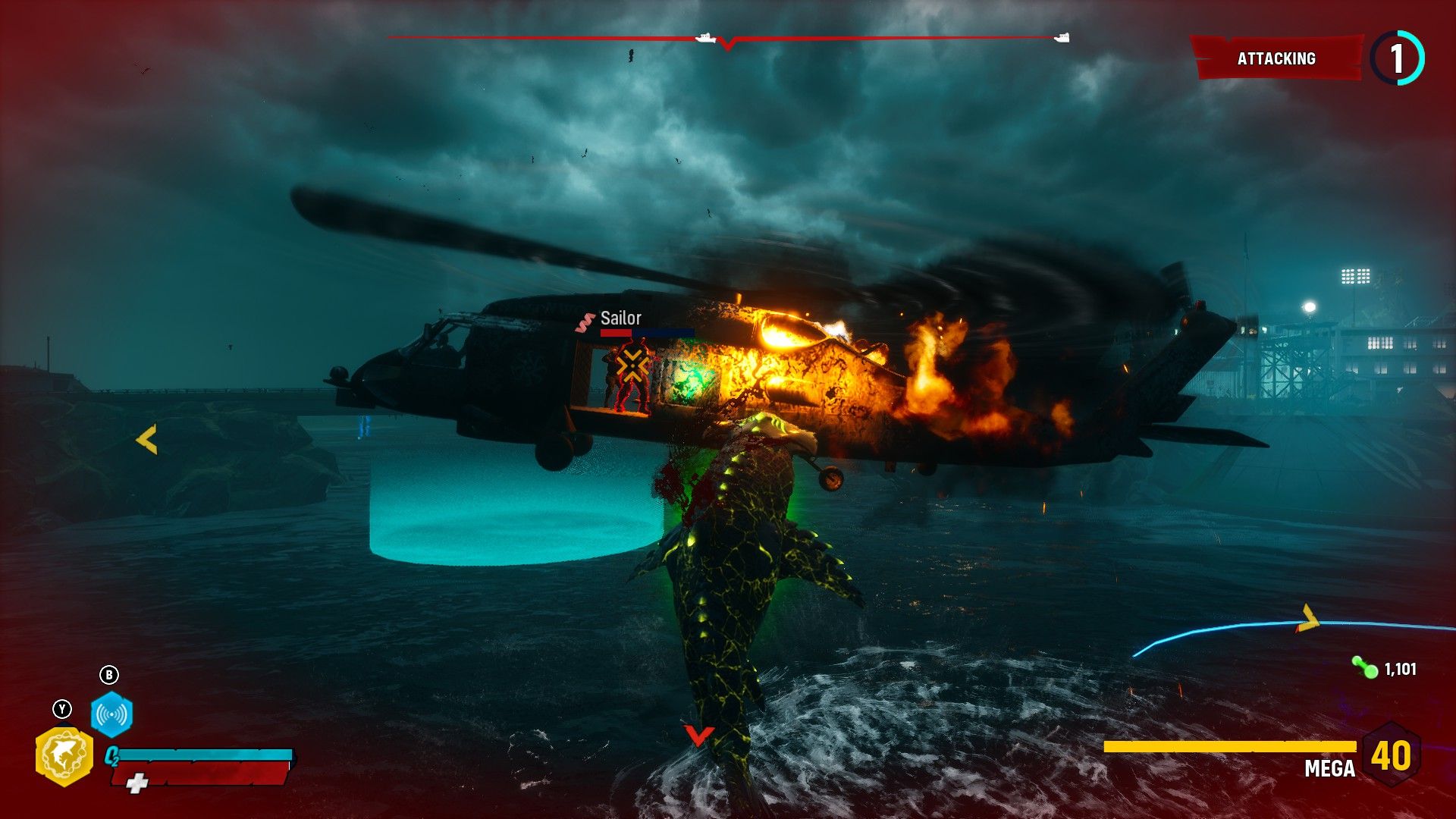Select the Sailor enemy nameplate
Image resolution: width=1456 pixels, height=819 pixels.
(620, 318)
